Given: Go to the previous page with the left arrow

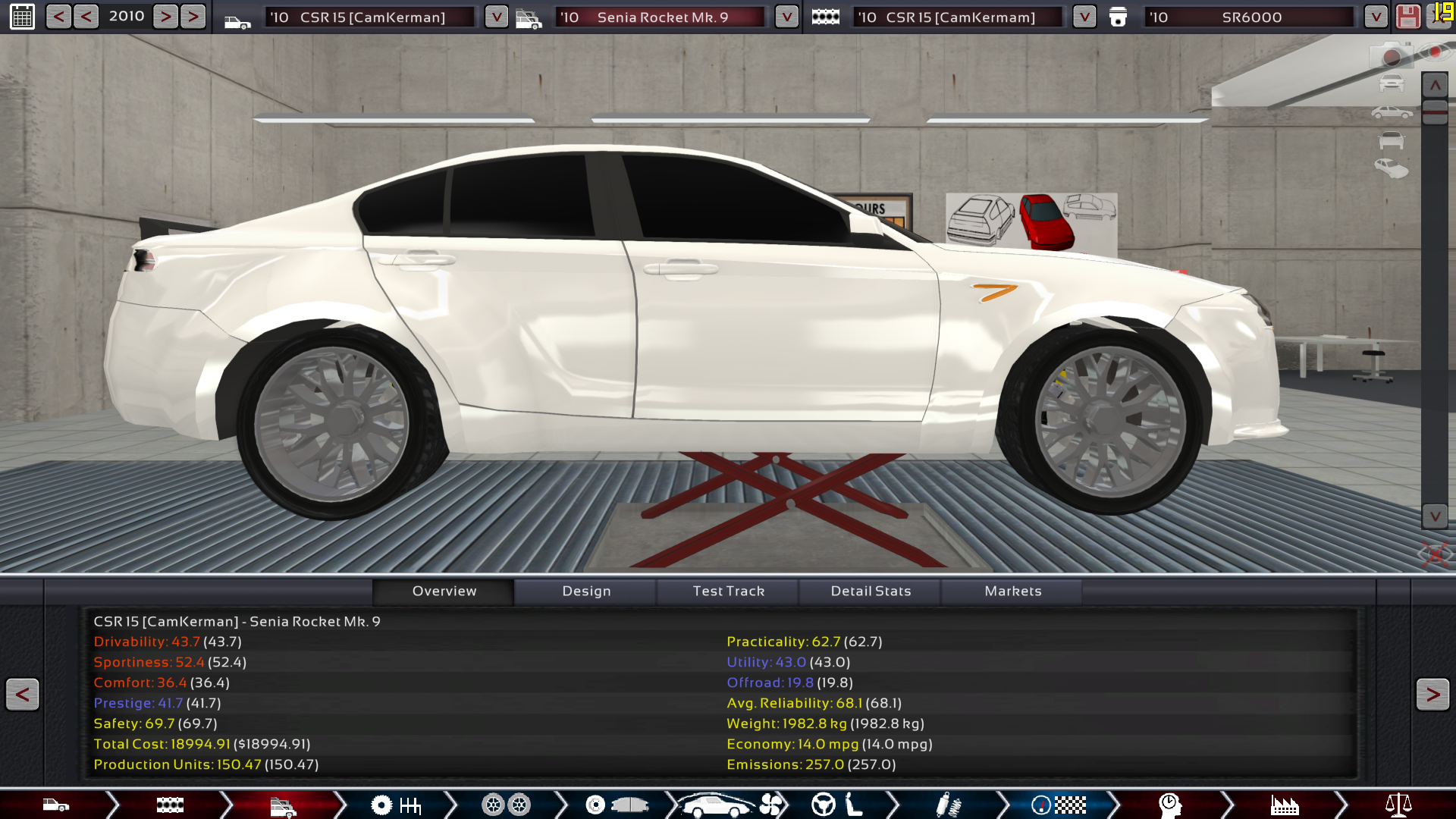Looking at the screenshot, I should point(22,694).
